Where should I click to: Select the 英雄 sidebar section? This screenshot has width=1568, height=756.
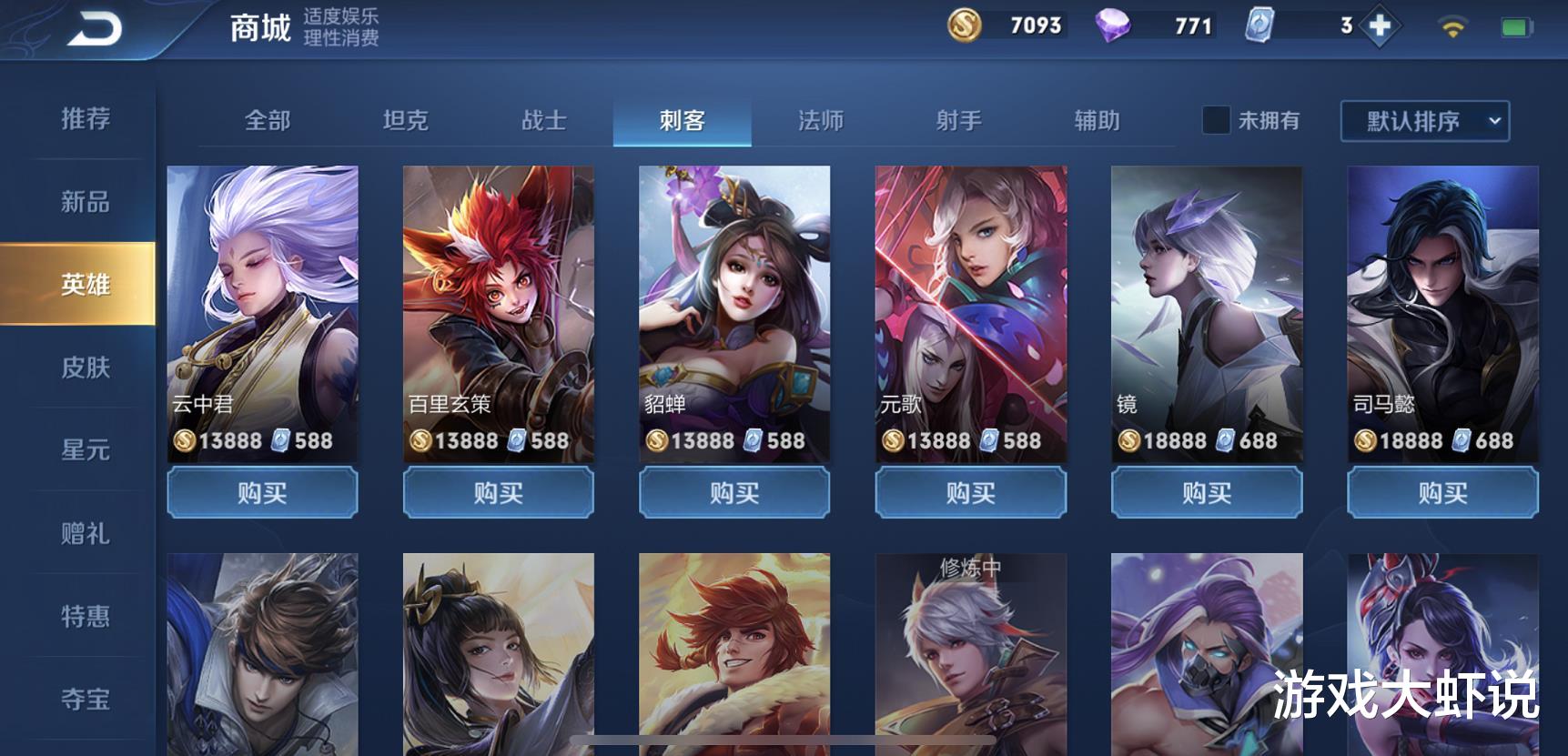tap(86, 285)
